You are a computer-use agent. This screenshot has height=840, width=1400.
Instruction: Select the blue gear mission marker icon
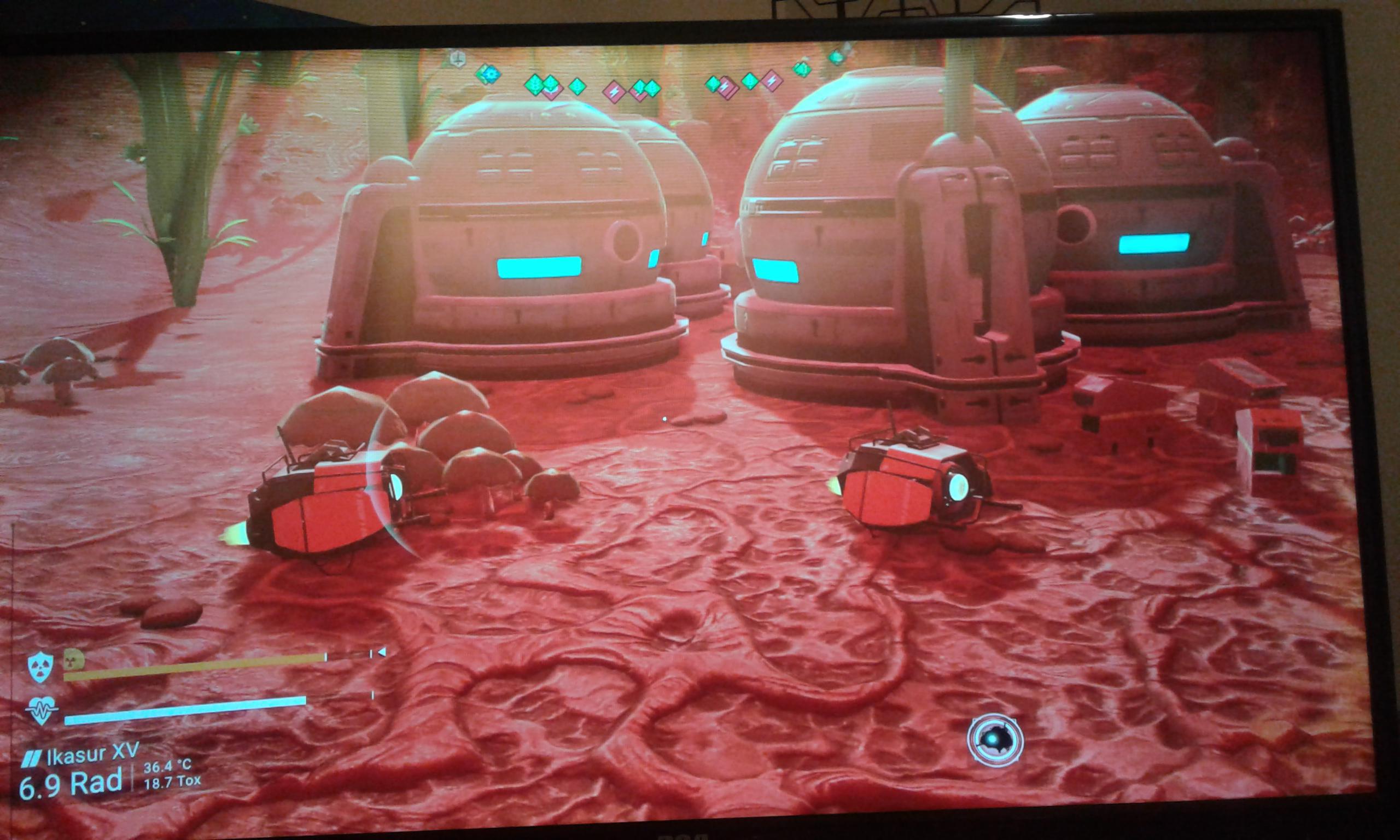[491, 74]
